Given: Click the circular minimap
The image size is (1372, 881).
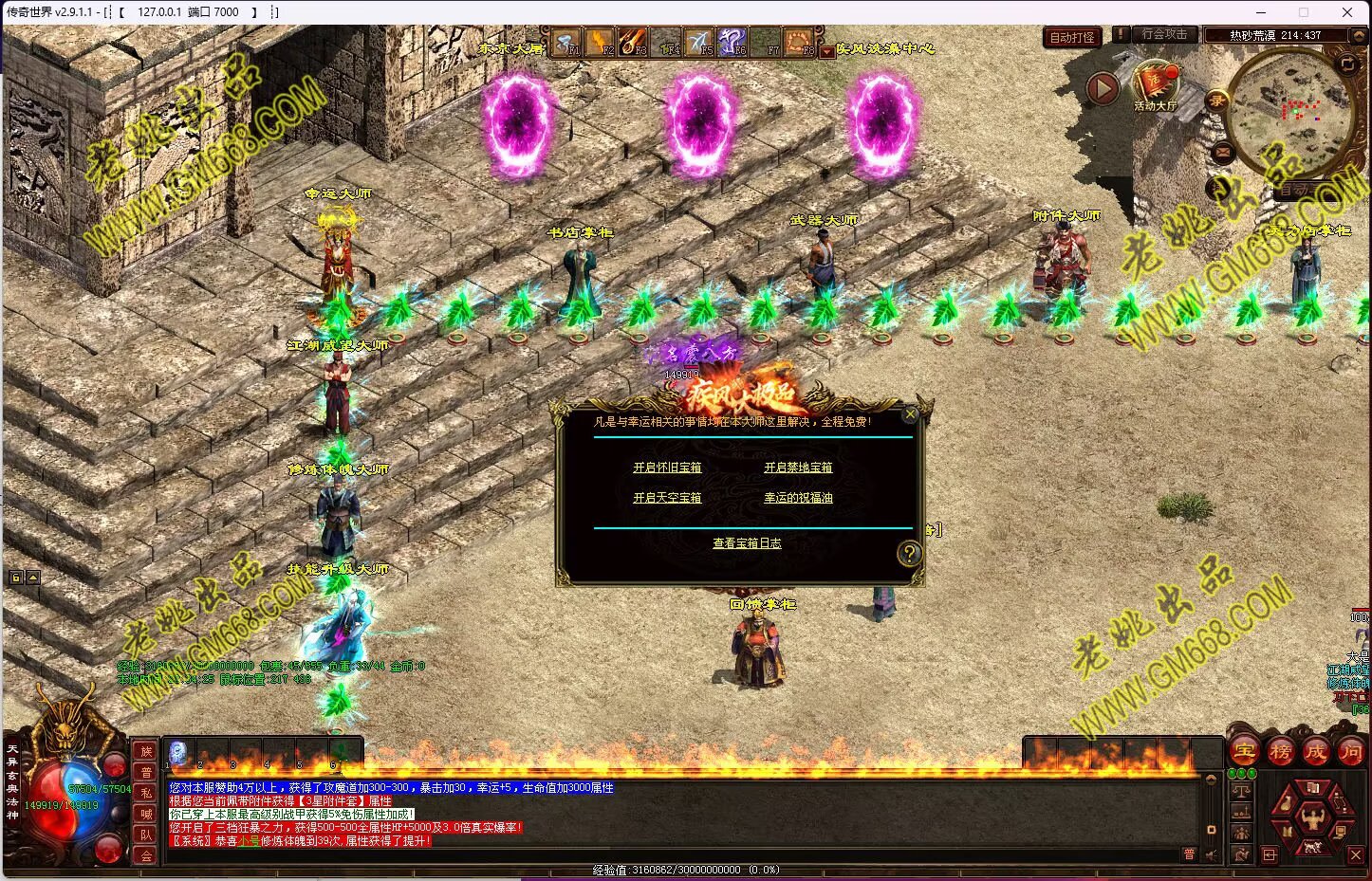Looking at the screenshot, I should 1289,112.
